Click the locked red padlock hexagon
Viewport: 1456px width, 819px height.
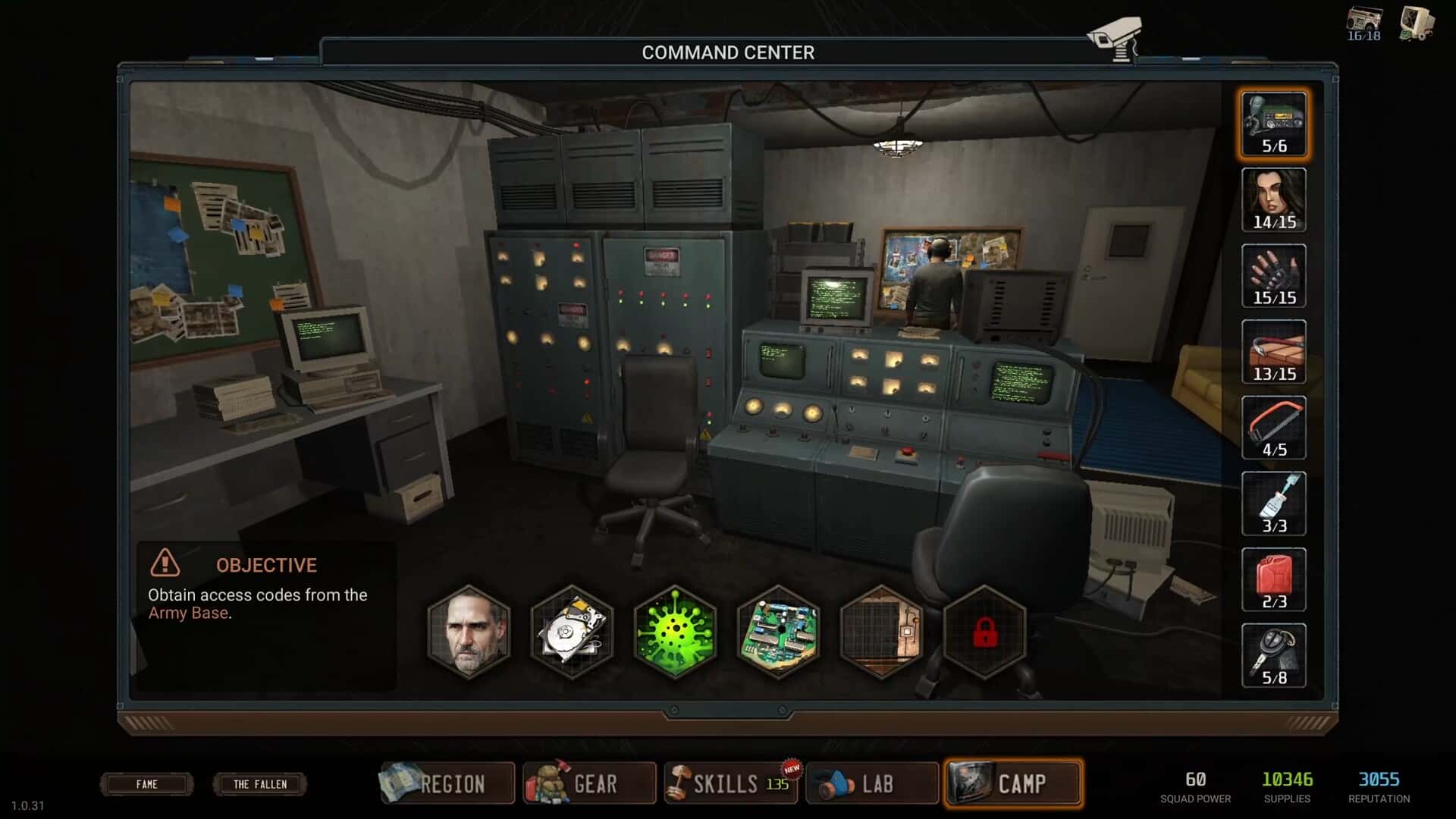click(x=984, y=632)
